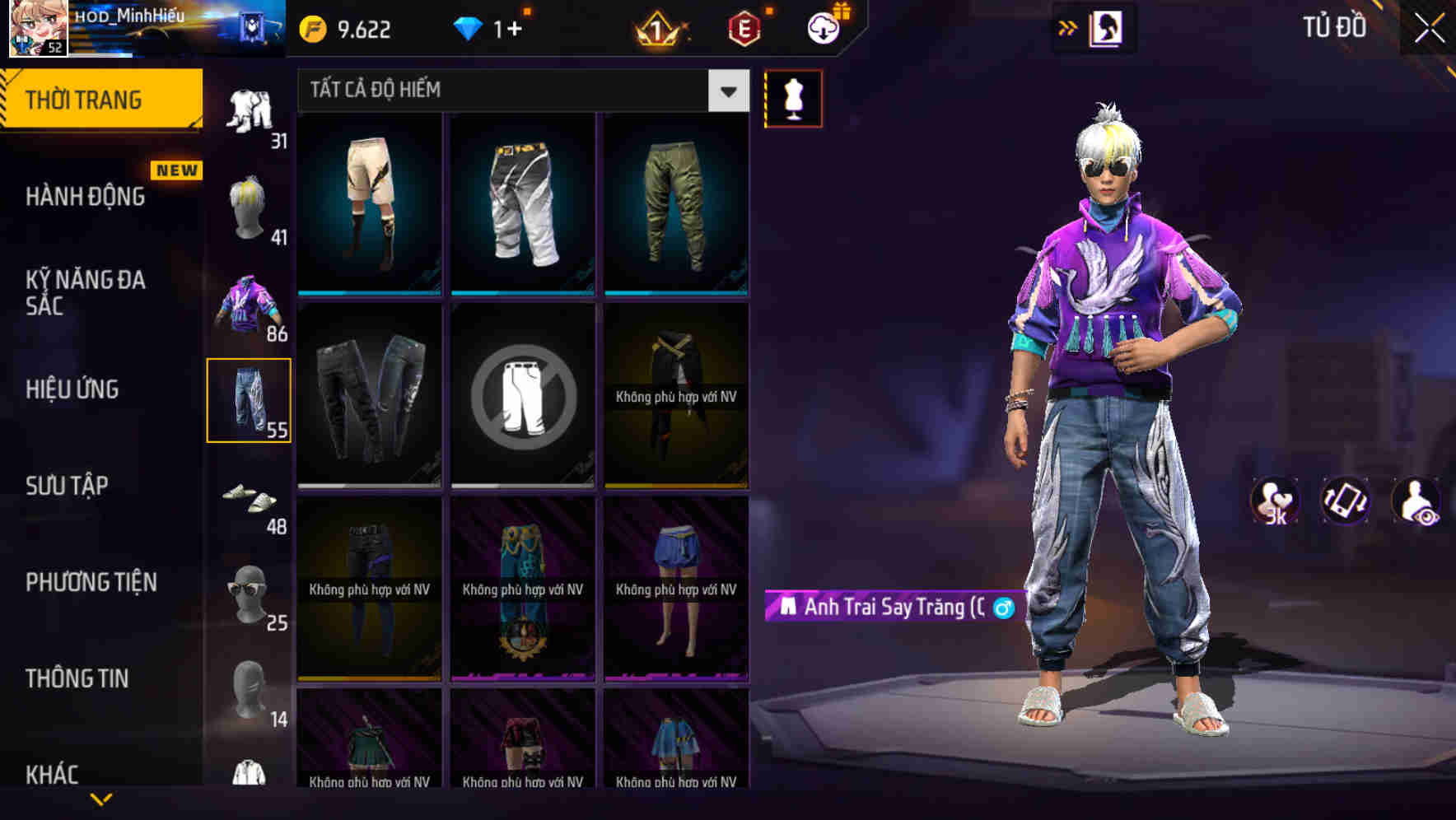Open the mannequin display panel
Image resolution: width=1456 pixels, height=820 pixels.
point(793,98)
